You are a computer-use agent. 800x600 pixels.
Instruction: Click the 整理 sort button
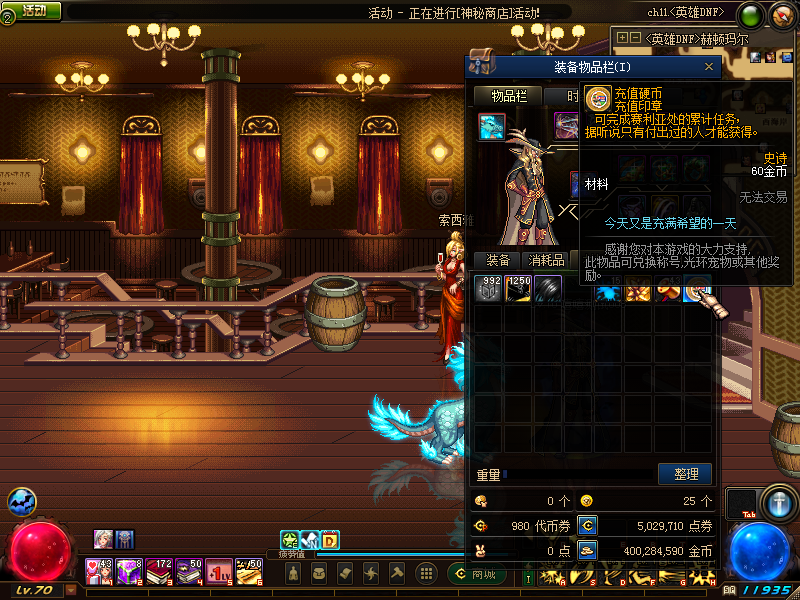point(685,473)
